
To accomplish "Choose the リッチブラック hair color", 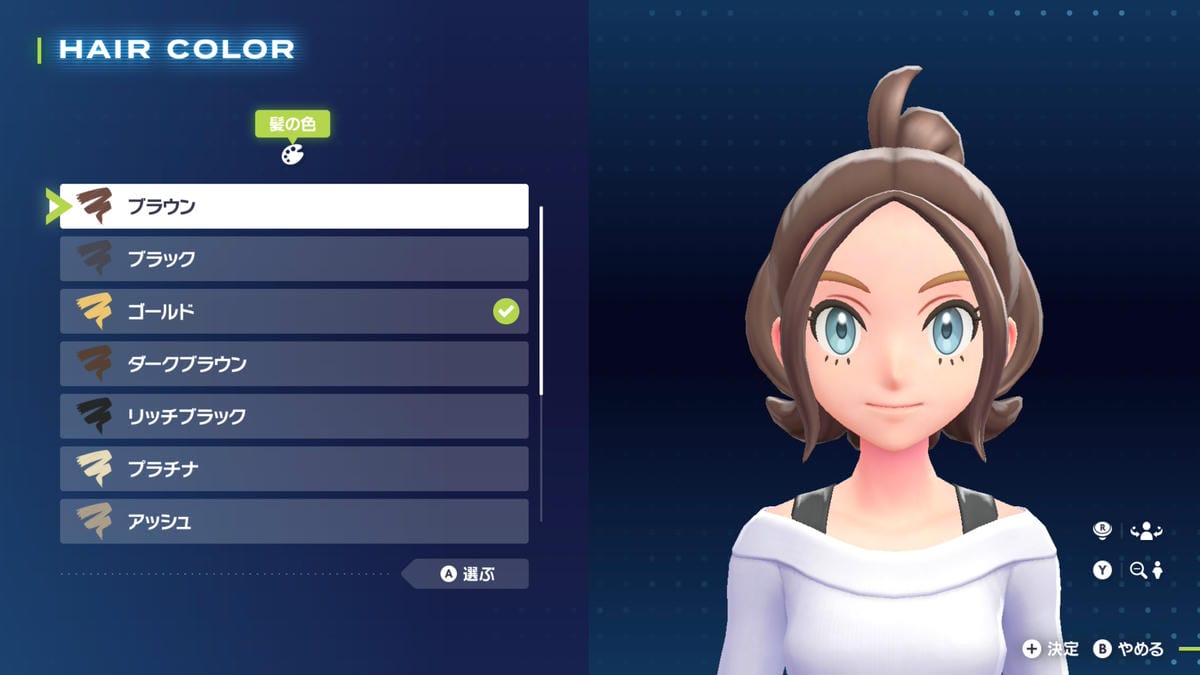I will [294, 416].
